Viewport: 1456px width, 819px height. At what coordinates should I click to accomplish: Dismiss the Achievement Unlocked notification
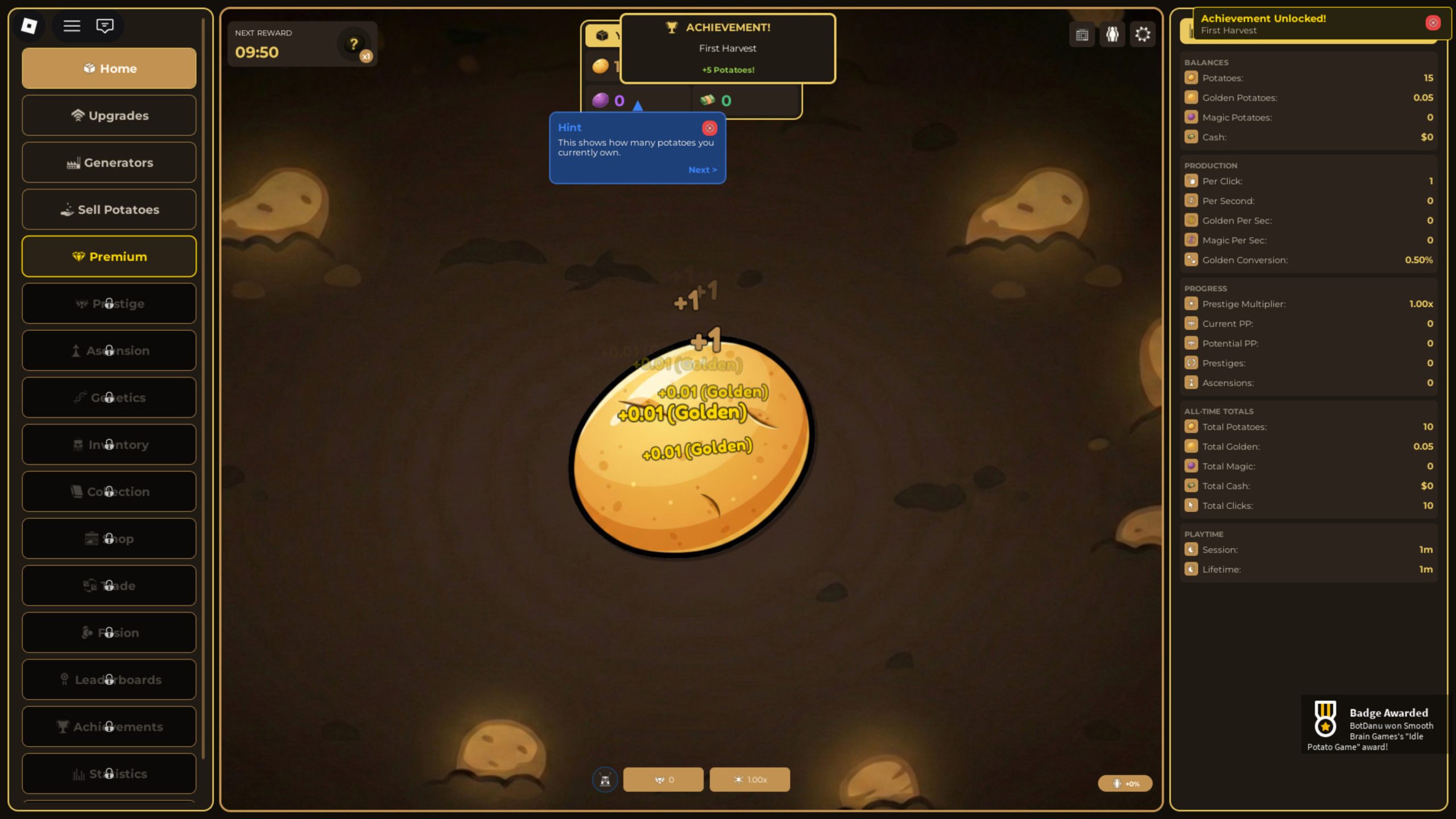[x=1433, y=23]
